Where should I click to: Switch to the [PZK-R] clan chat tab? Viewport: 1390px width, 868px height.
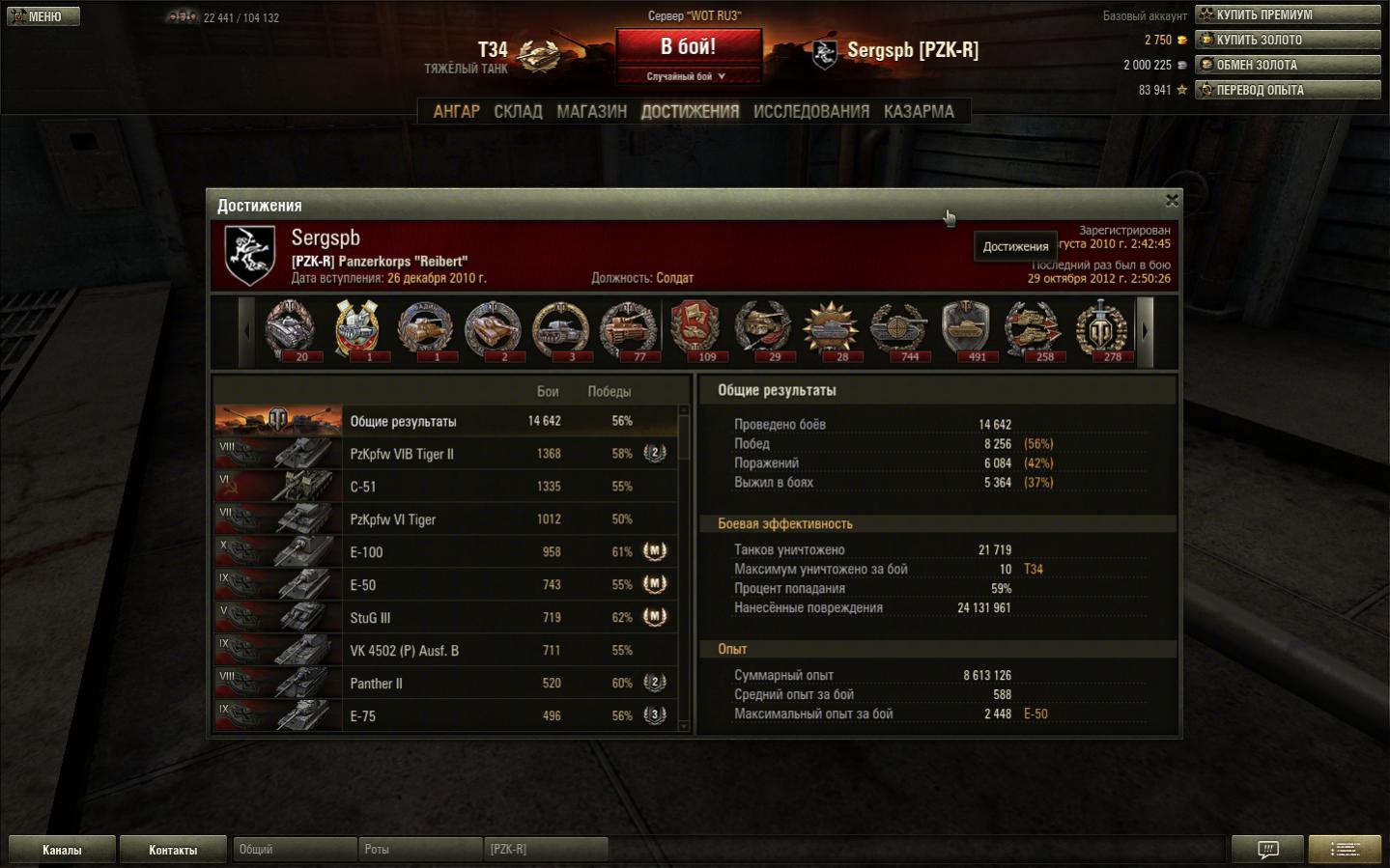click(545, 850)
